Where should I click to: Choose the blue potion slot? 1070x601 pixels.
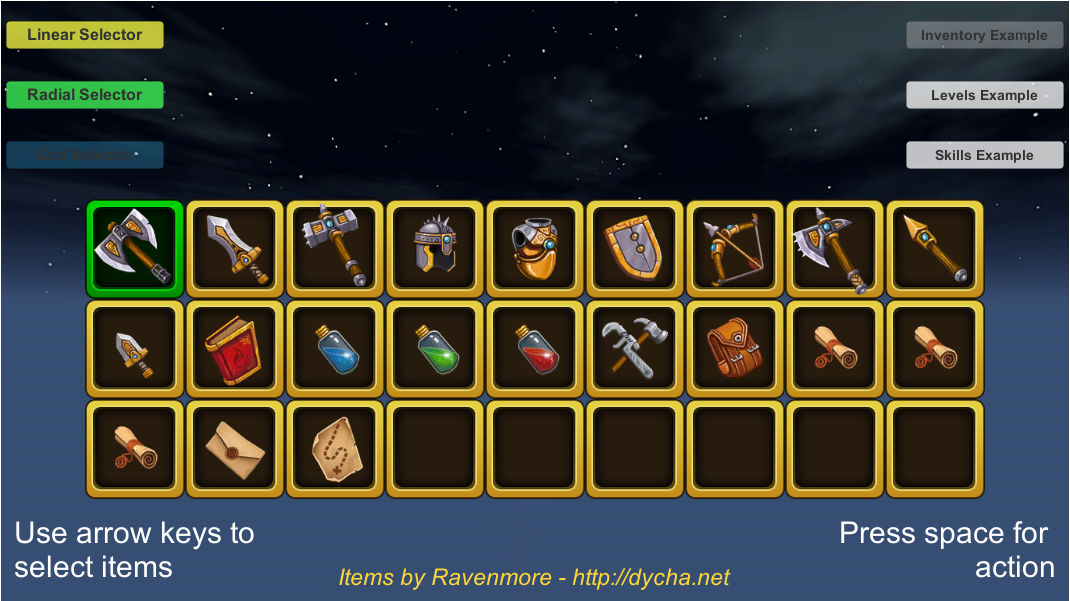coord(335,349)
